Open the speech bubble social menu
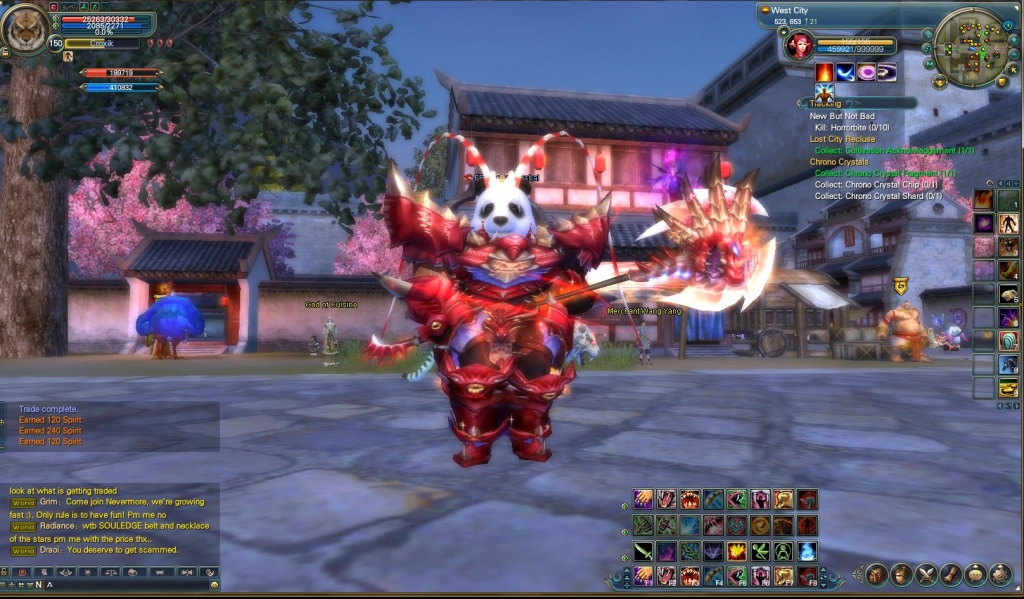Screen dimensions: 1024x599 974,574
